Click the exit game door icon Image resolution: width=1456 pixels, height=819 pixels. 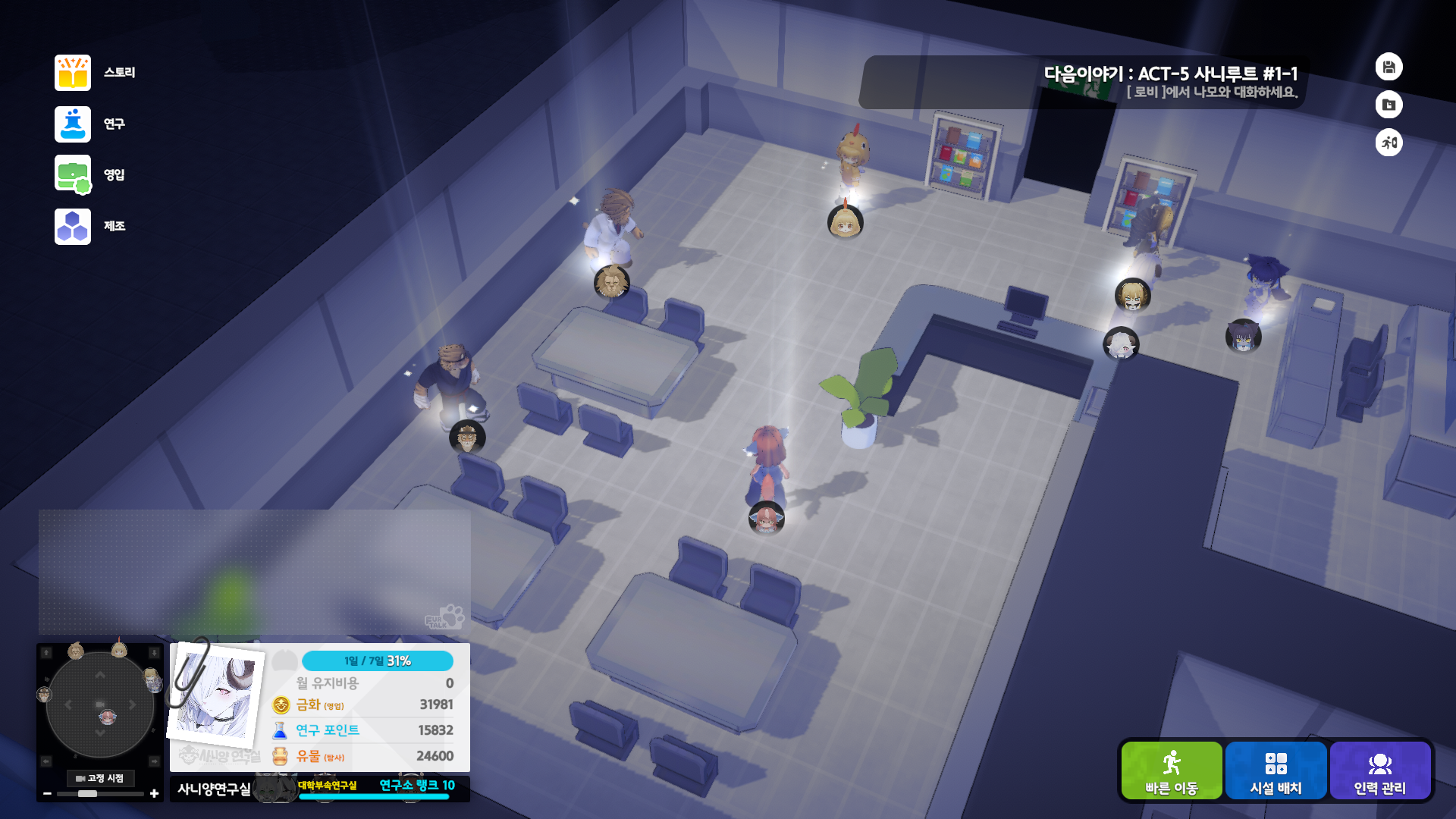[x=1389, y=143]
